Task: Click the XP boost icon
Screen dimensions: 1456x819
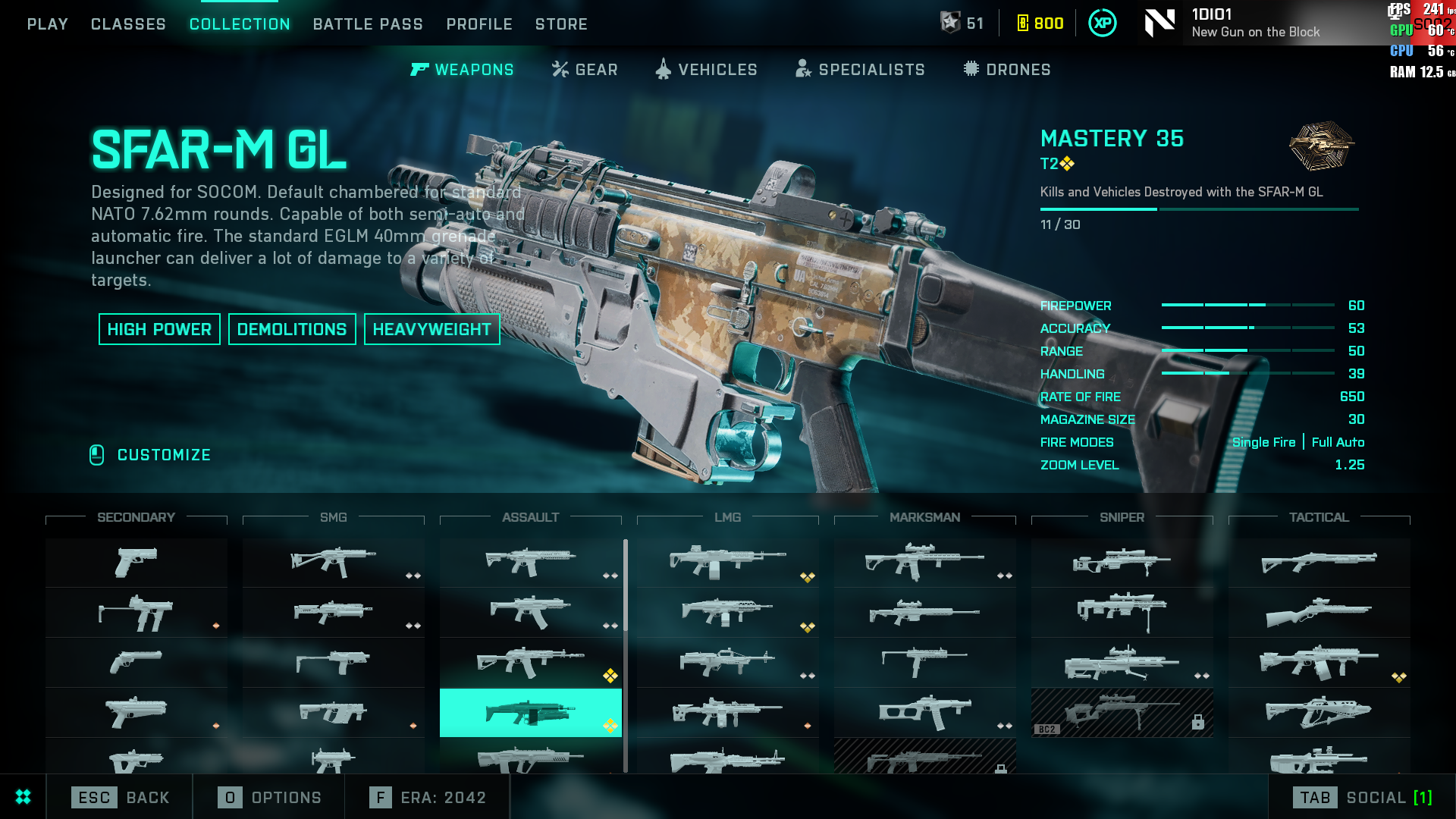Action: (1102, 24)
